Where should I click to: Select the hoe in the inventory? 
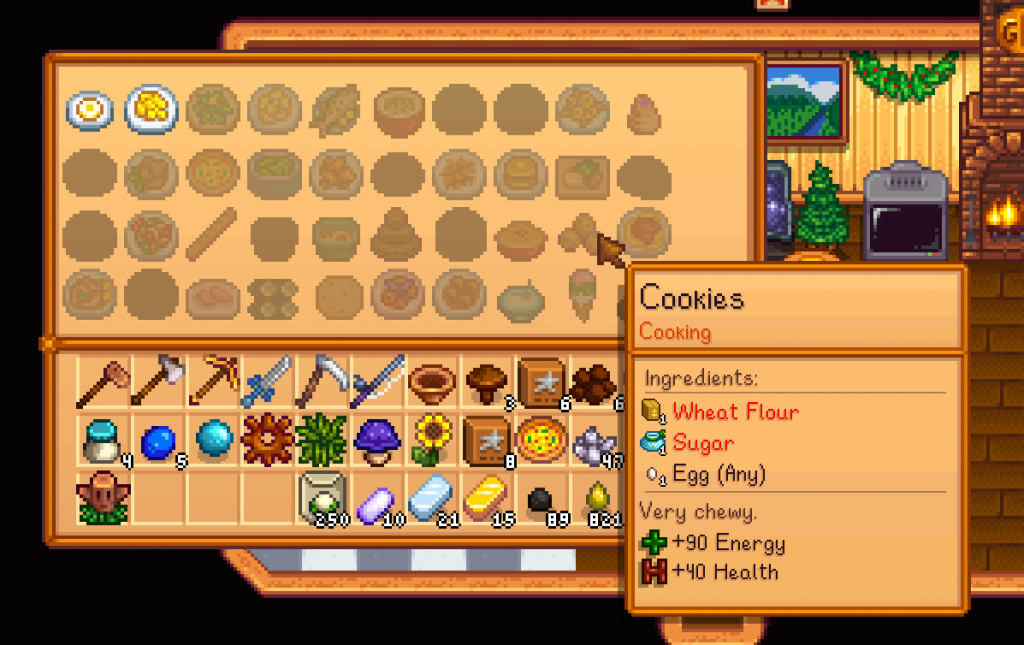pos(104,384)
